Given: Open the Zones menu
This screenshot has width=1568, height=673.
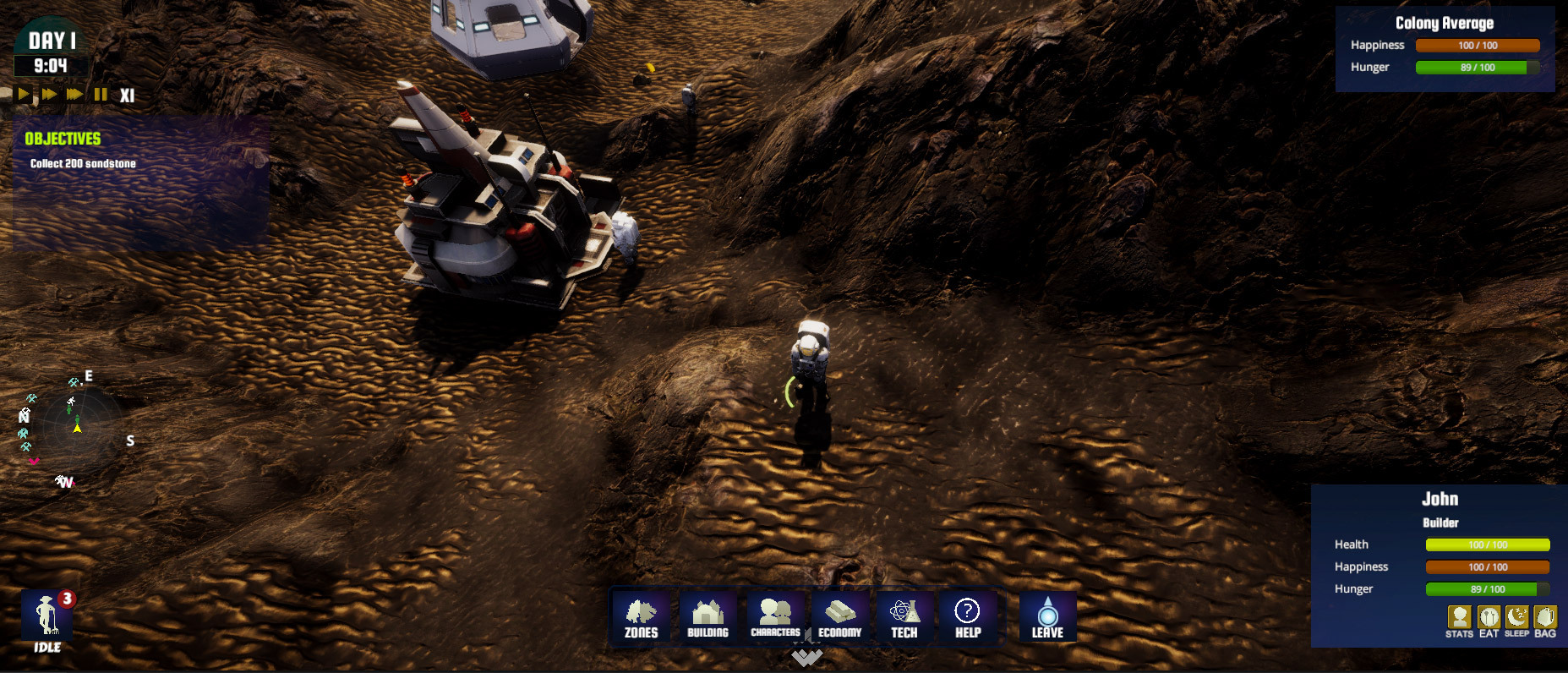Looking at the screenshot, I should (641, 617).
